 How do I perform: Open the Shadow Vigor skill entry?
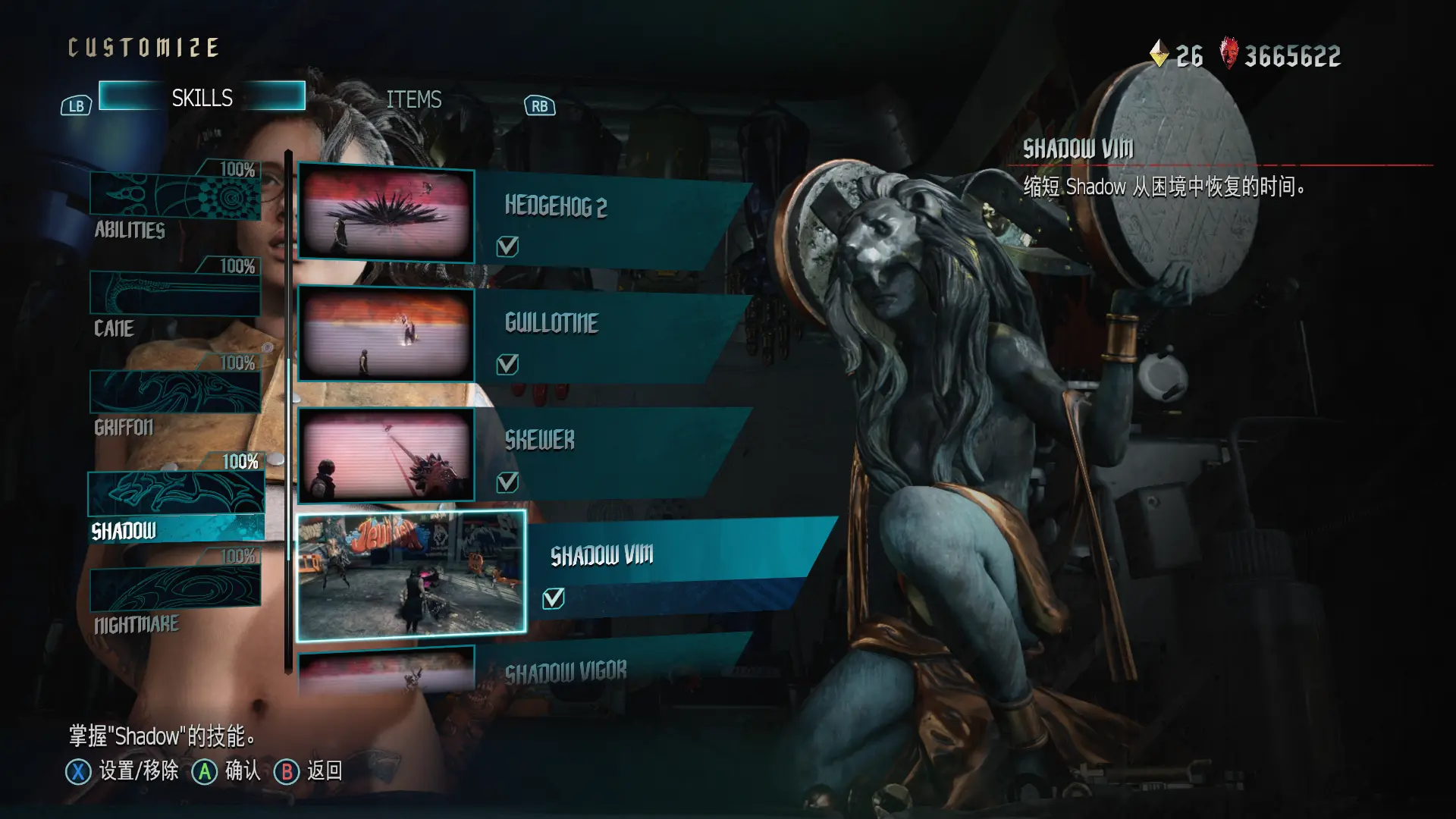[591, 670]
